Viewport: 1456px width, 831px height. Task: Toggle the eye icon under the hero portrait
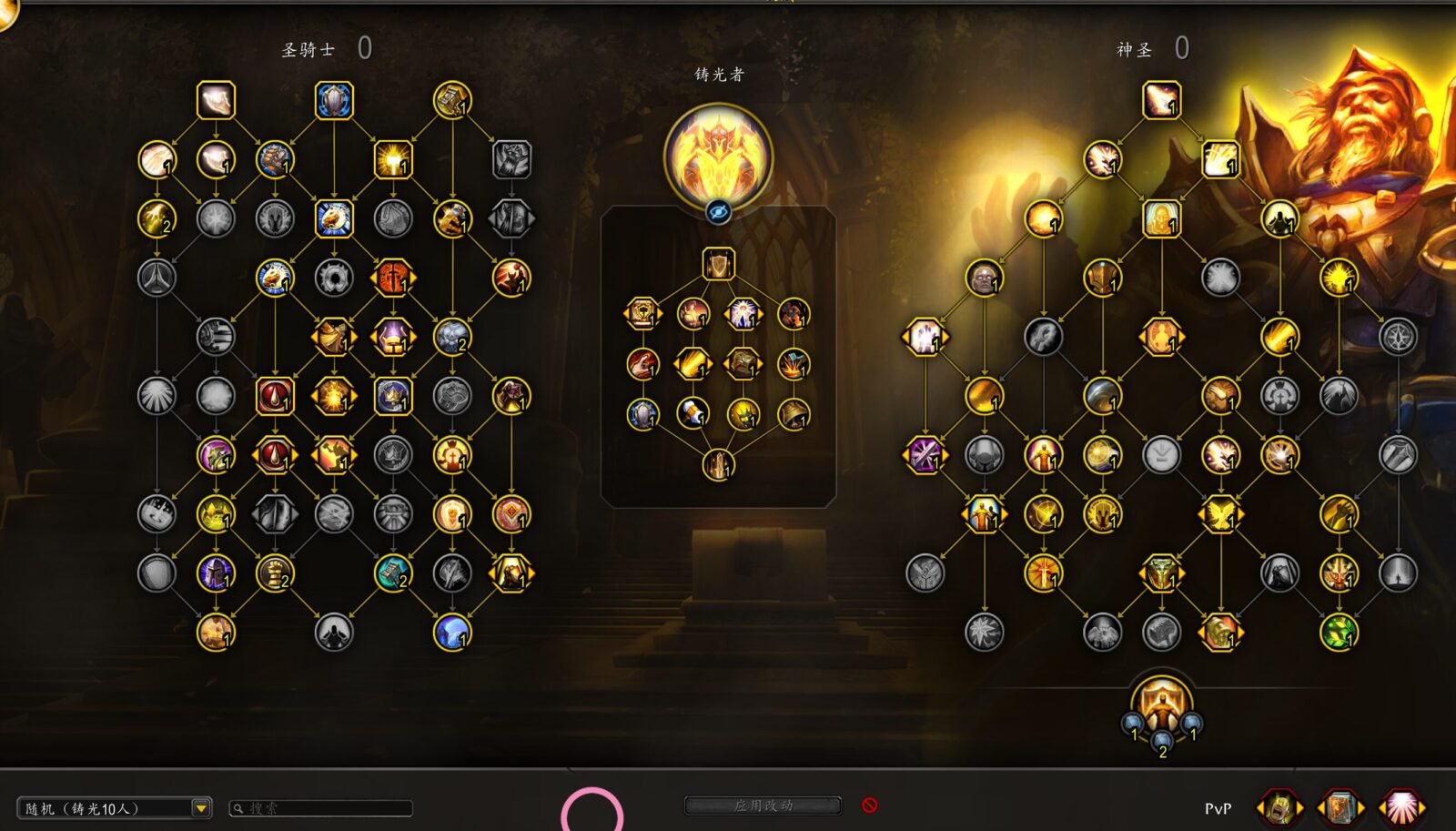[x=718, y=213]
